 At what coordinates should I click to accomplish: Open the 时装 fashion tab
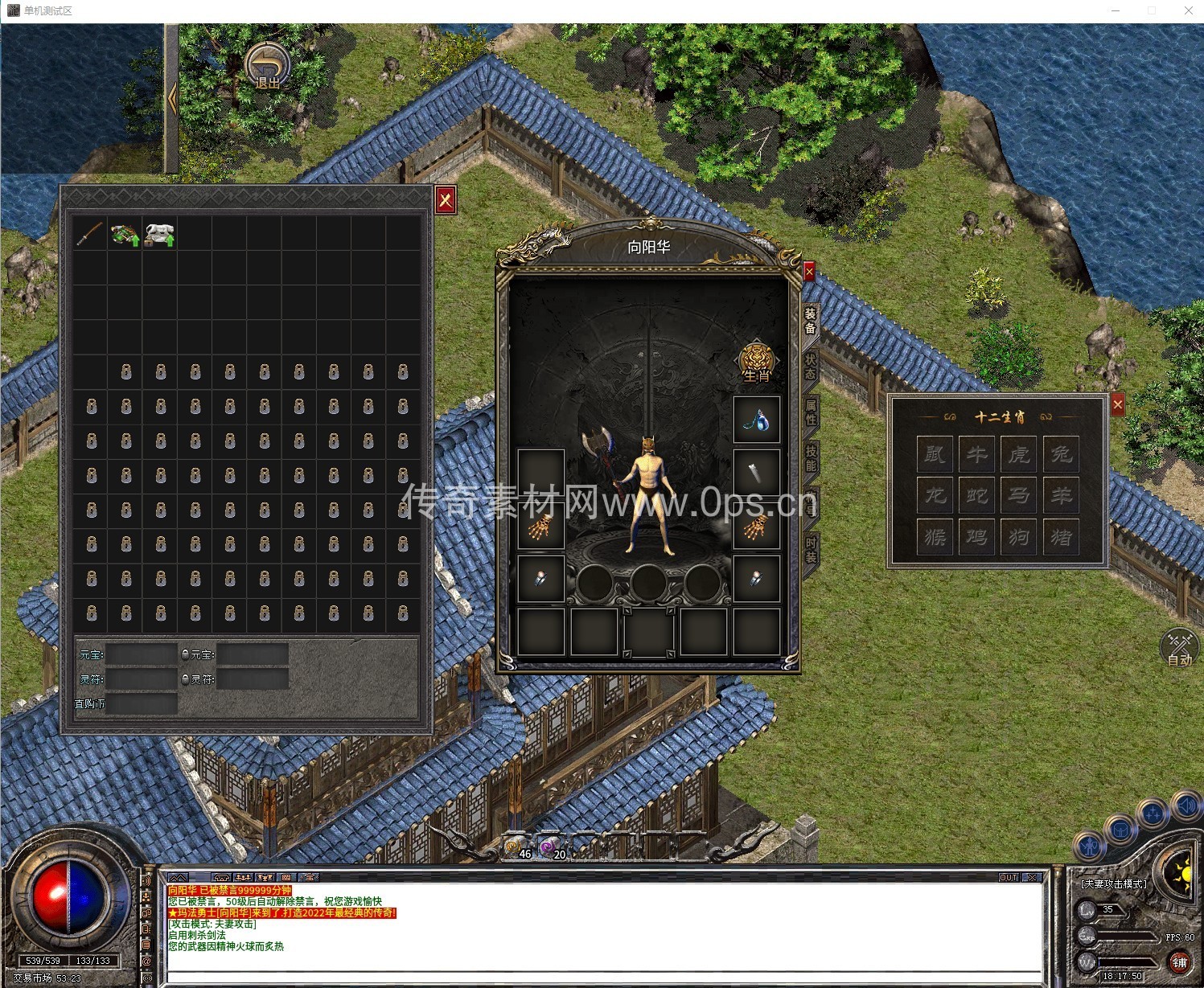point(811,550)
